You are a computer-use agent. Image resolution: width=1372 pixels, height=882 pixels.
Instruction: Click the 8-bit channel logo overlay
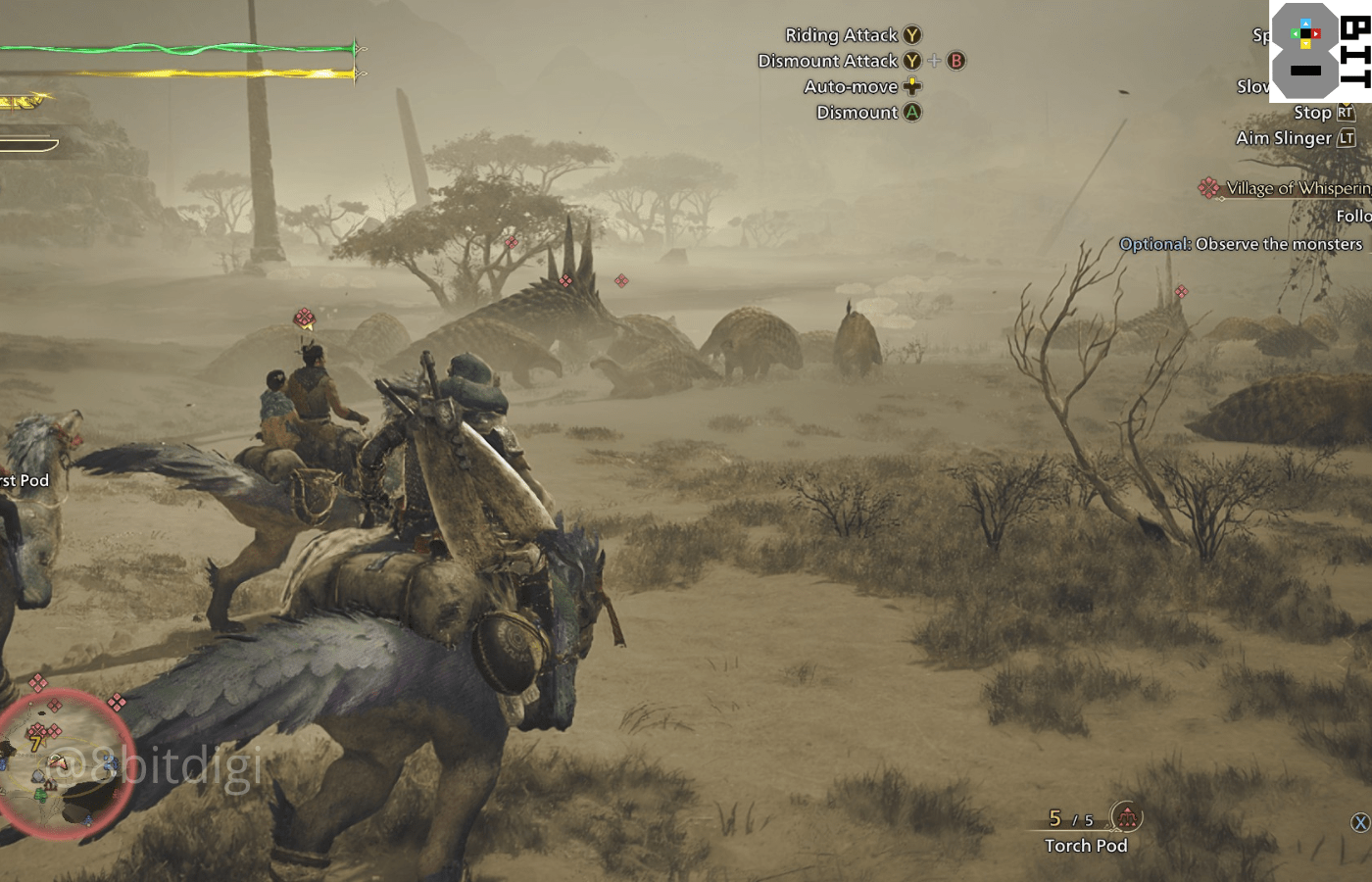(x=1320, y=51)
